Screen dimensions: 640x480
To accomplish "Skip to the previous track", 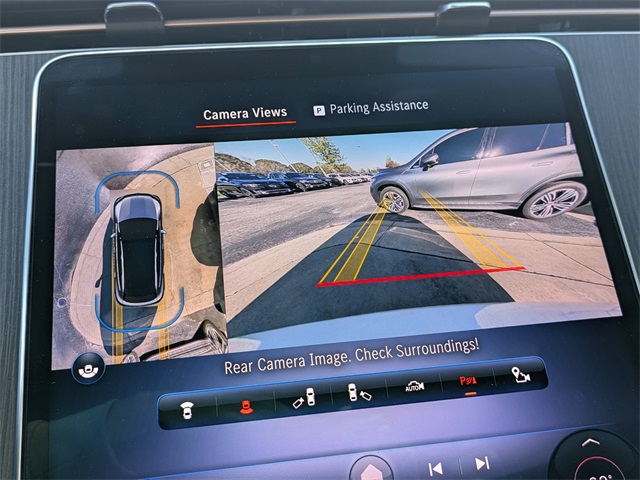I will 436,468.
